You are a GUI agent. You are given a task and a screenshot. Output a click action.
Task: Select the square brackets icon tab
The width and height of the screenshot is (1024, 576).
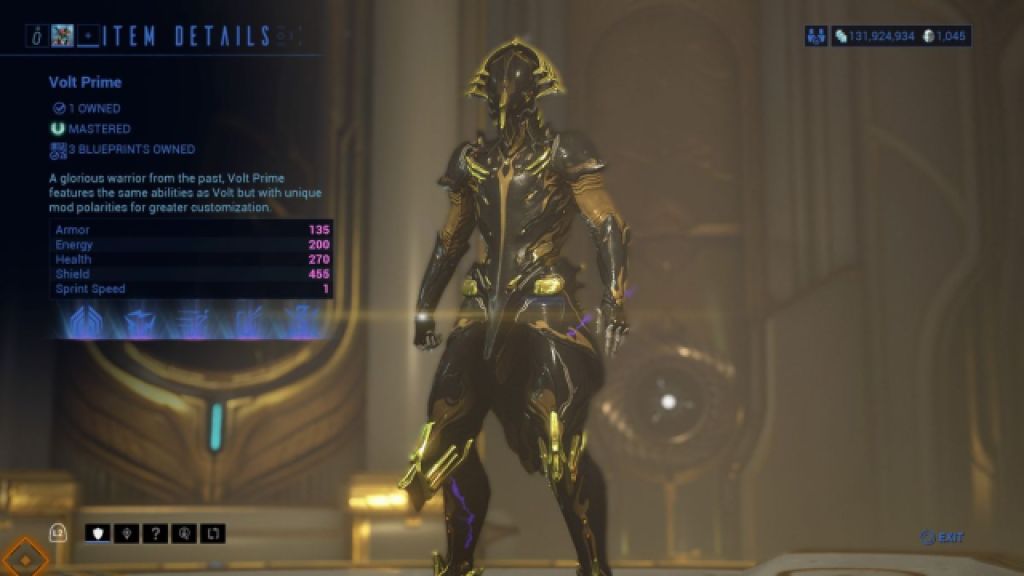pyautogui.click(x=214, y=533)
